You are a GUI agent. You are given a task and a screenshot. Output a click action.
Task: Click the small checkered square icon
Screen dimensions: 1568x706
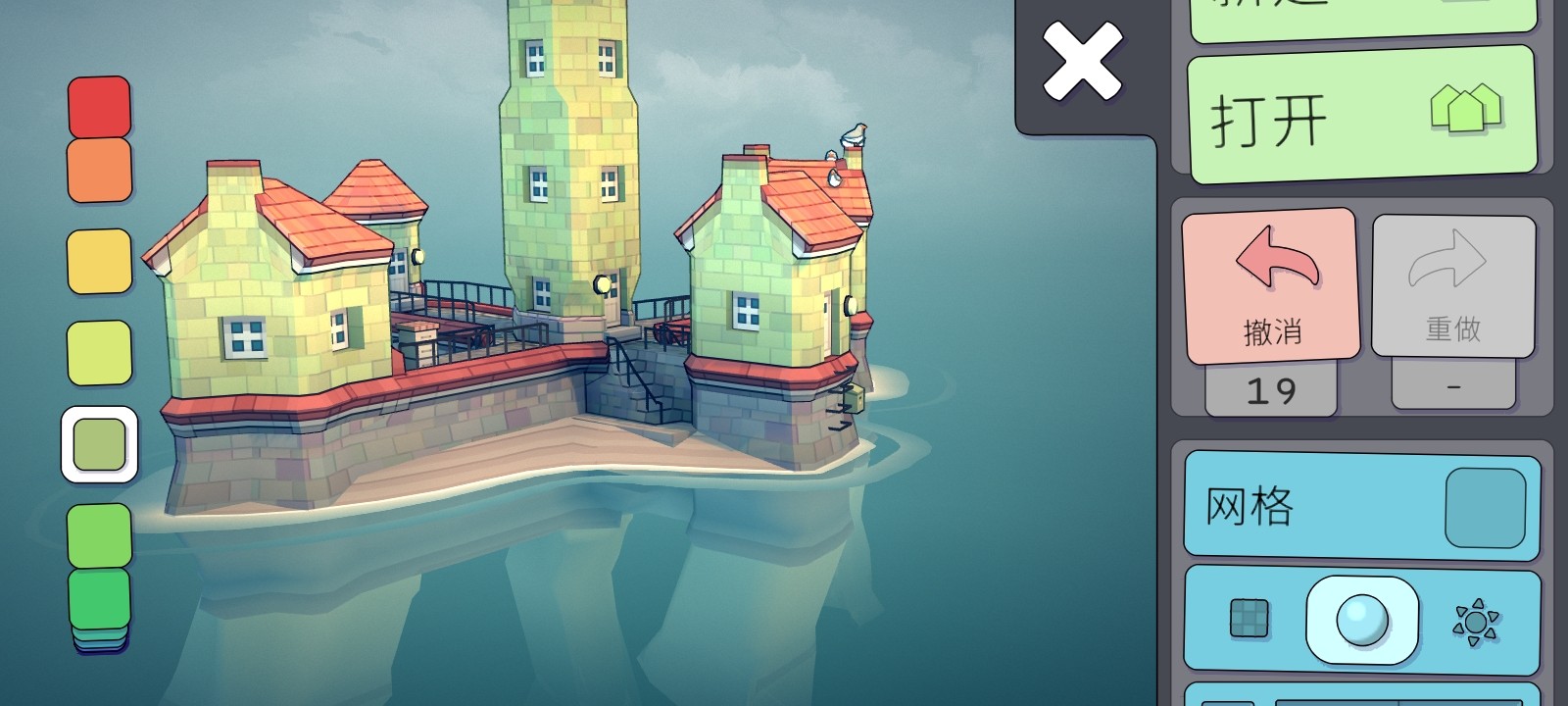pos(1249,619)
